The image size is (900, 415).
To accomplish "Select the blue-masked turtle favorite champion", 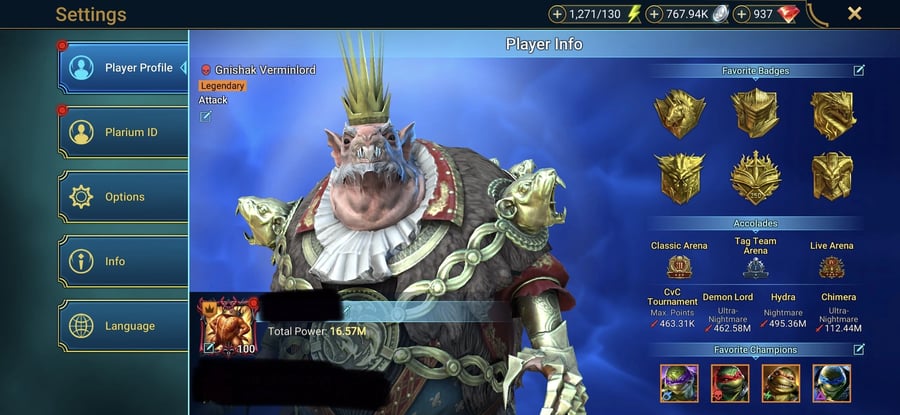I will (831, 382).
